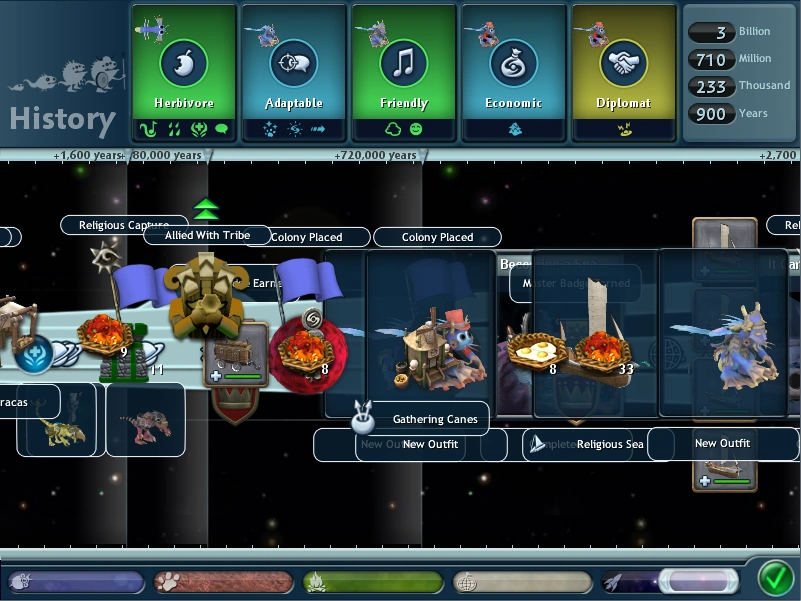
Task: Select the space stage rocket segment
Action: pos(668,582)
